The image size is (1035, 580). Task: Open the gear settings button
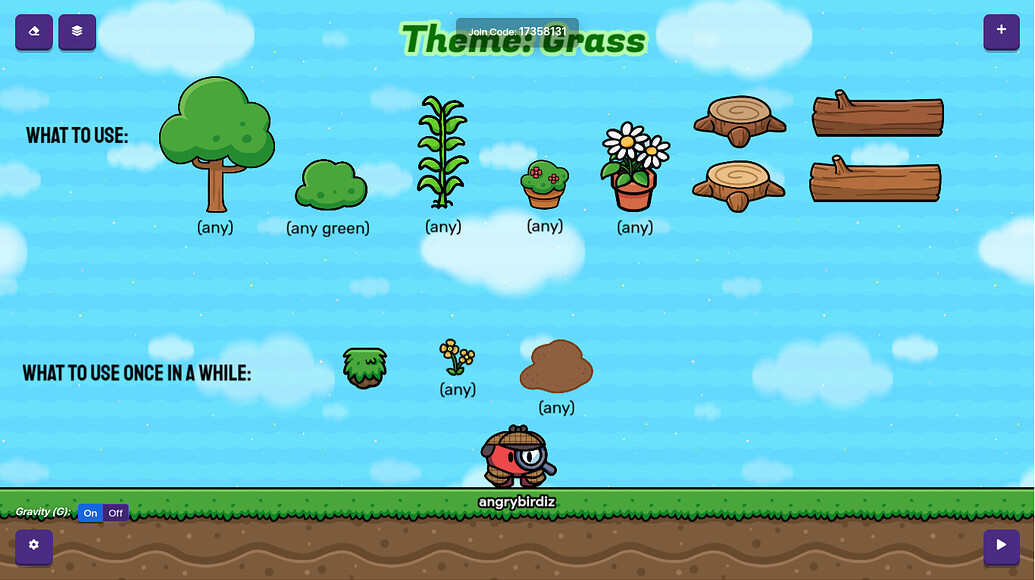coord(34,546)
